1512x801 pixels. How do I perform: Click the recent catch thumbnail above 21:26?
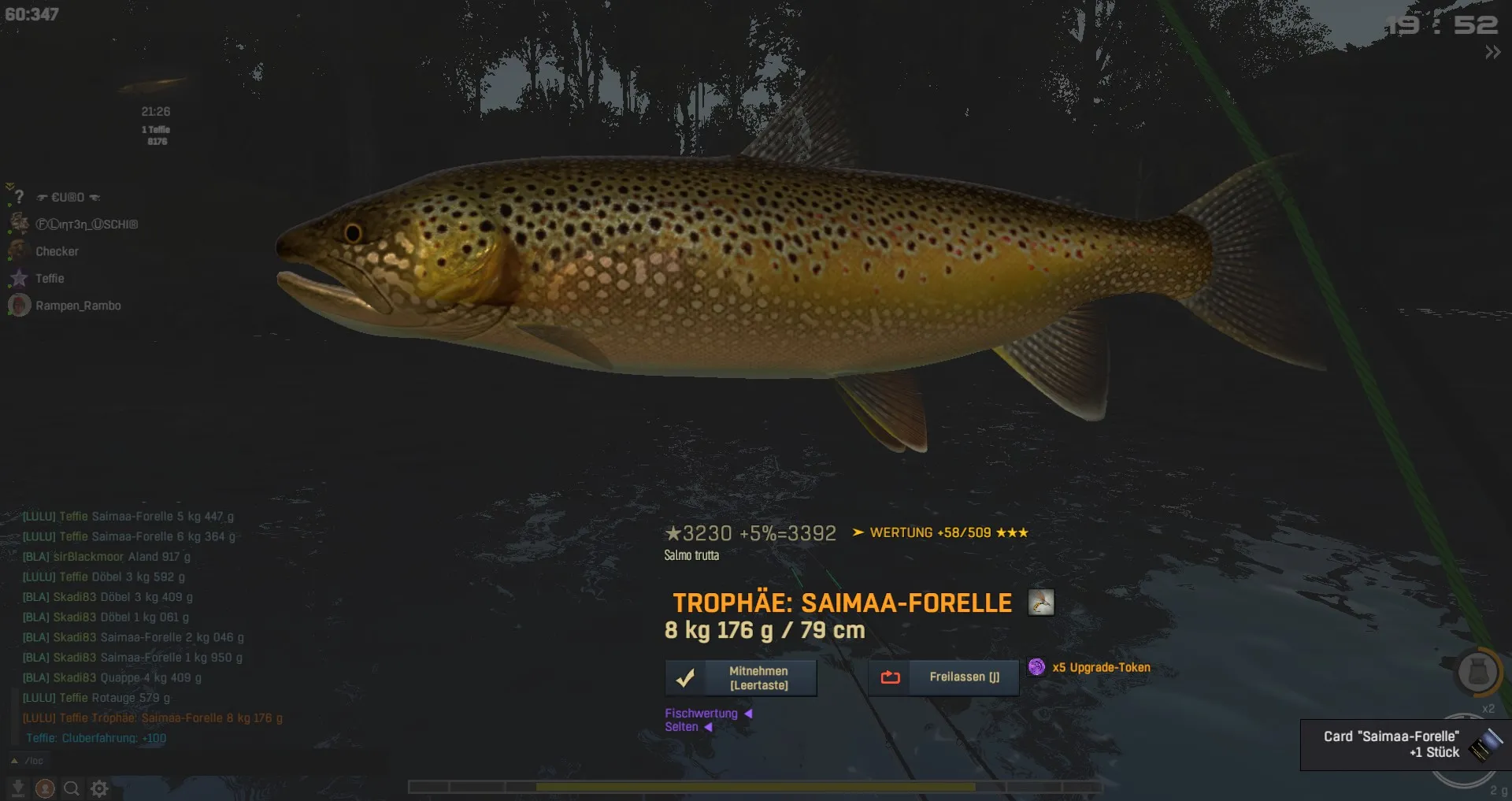tap(154, 84)
